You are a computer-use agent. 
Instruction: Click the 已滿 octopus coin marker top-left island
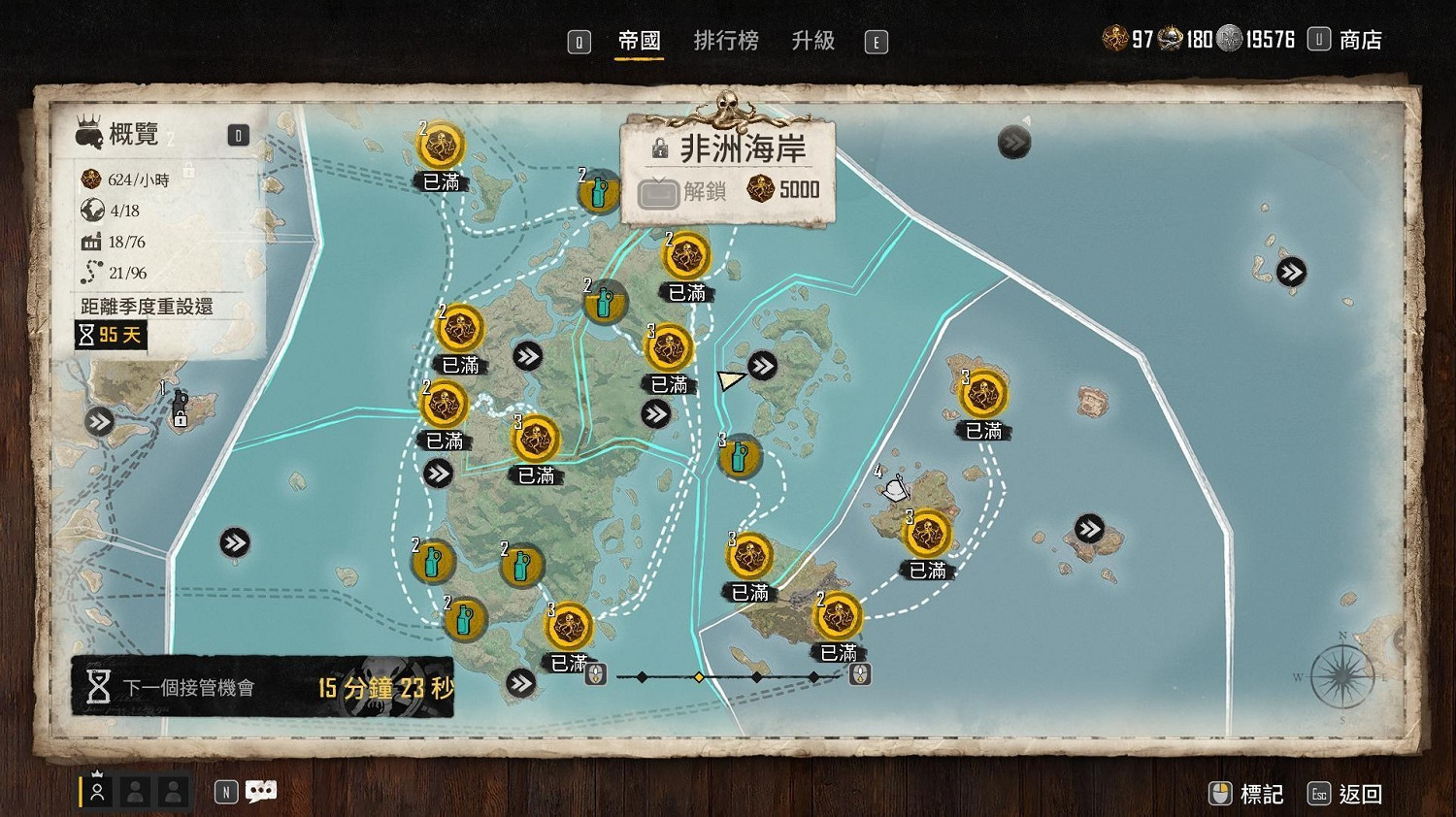click(442, 146)
